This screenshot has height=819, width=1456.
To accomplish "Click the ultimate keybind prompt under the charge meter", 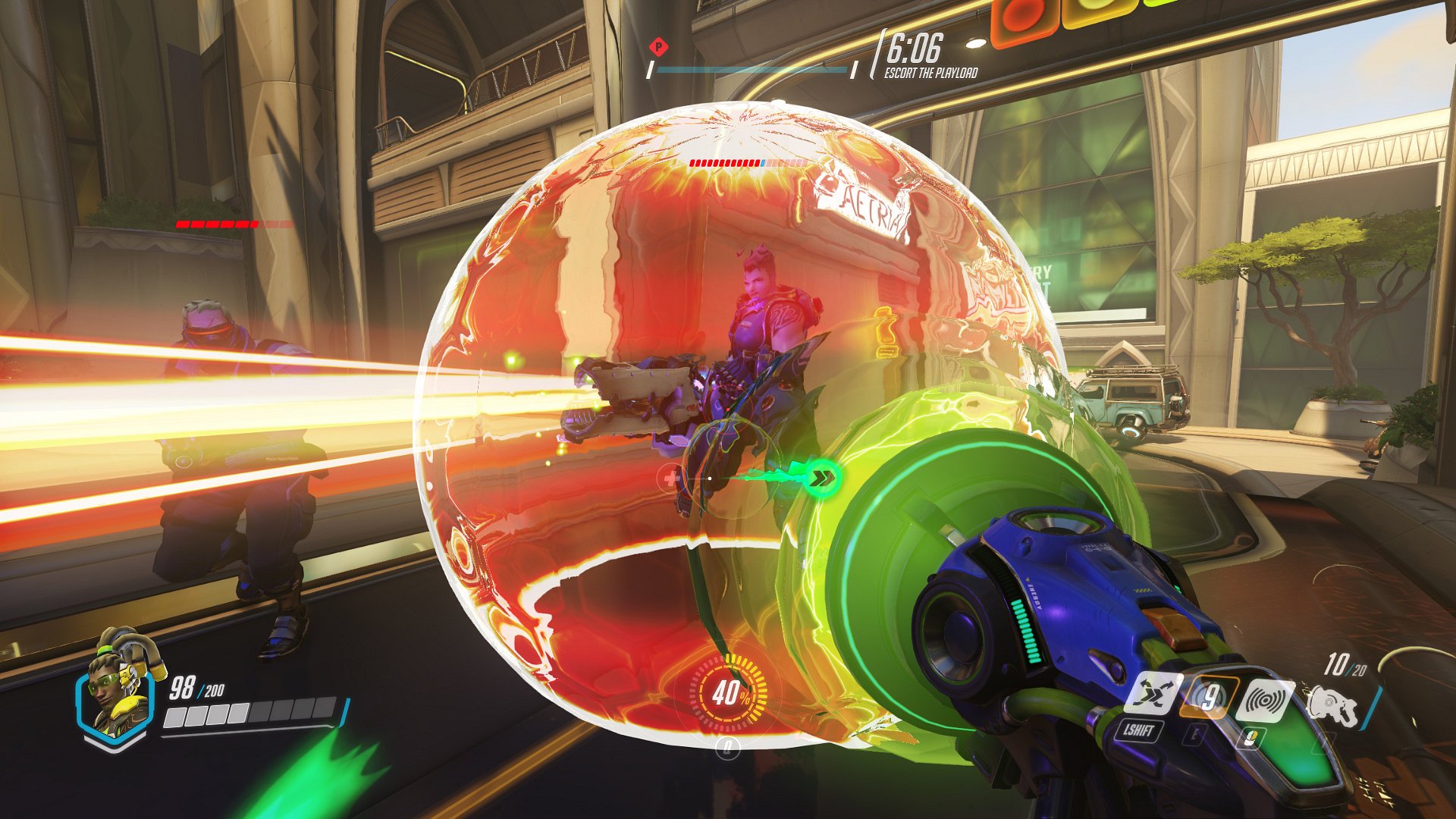I will pos(728,747).
